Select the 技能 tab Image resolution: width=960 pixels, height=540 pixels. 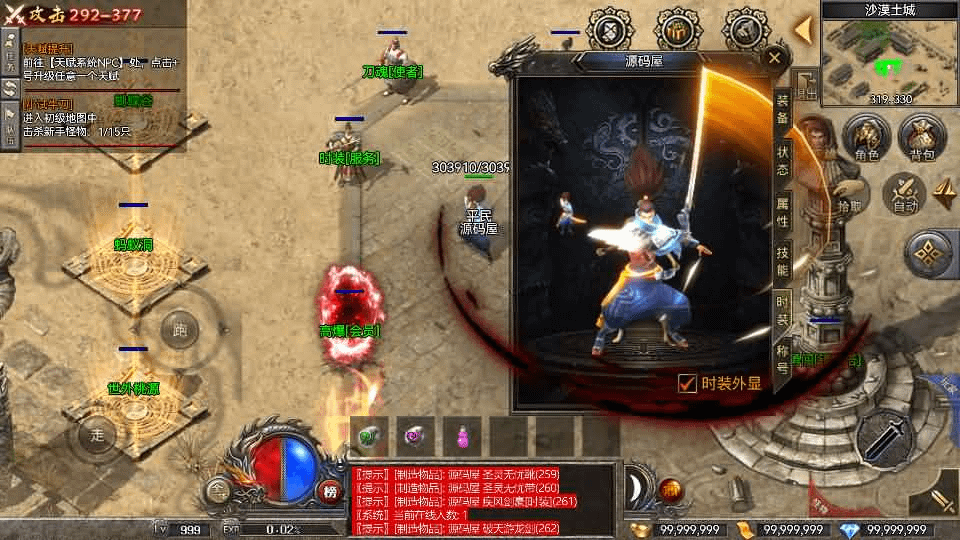point(782,260)
